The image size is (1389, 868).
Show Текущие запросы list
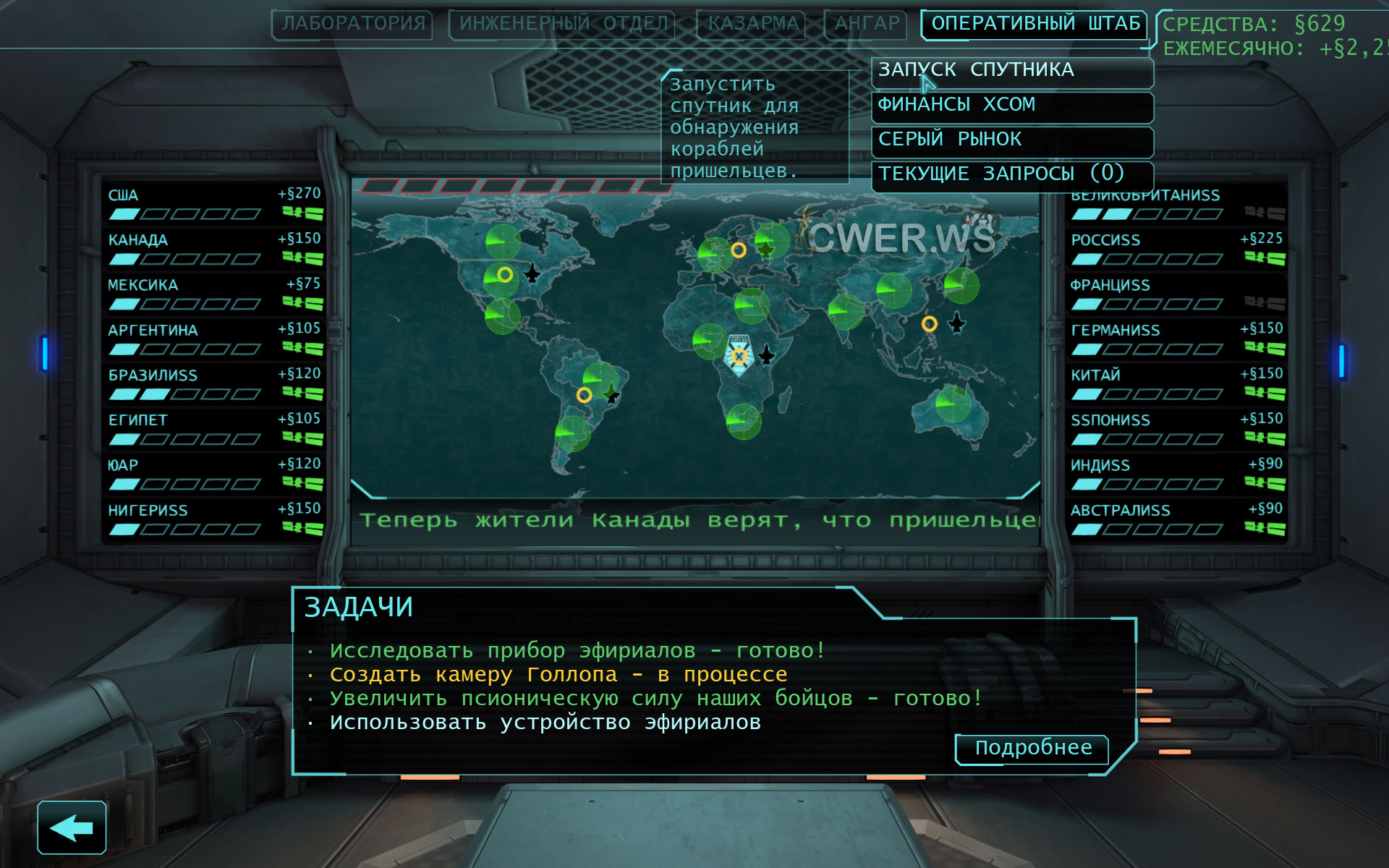coord(1011,175)
